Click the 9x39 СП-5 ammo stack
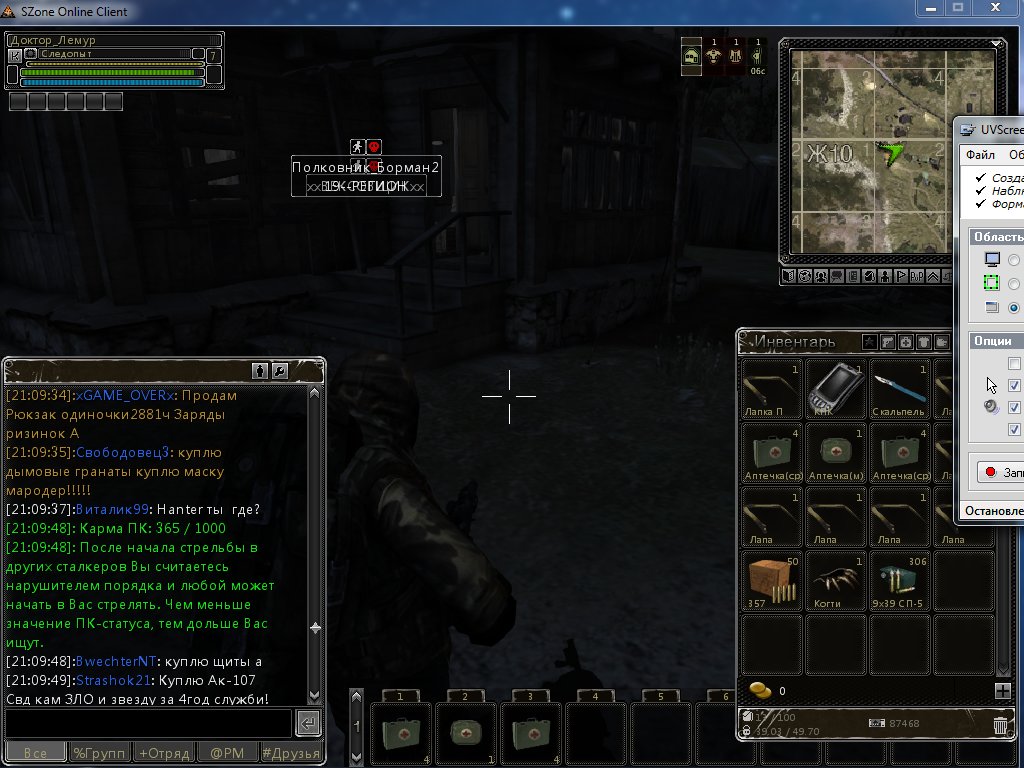The height and width of the screenshot is (768, 1024). pyautogui.click(x=901, y=579)
